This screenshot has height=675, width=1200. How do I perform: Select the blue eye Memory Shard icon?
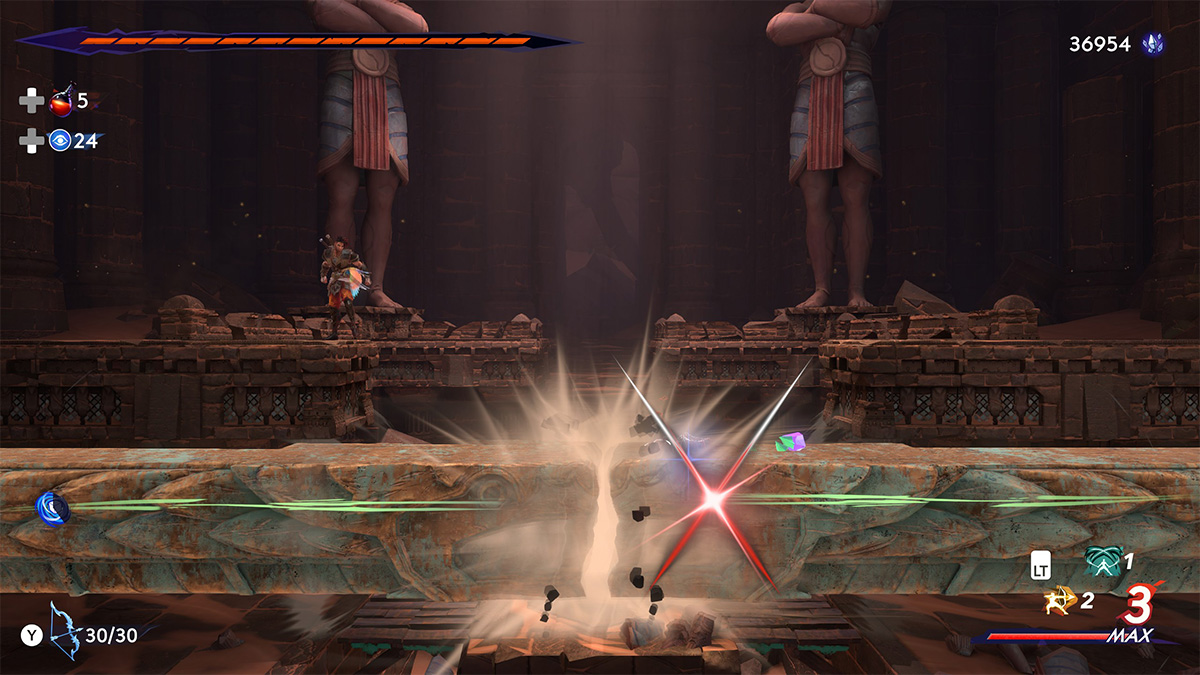60,141
